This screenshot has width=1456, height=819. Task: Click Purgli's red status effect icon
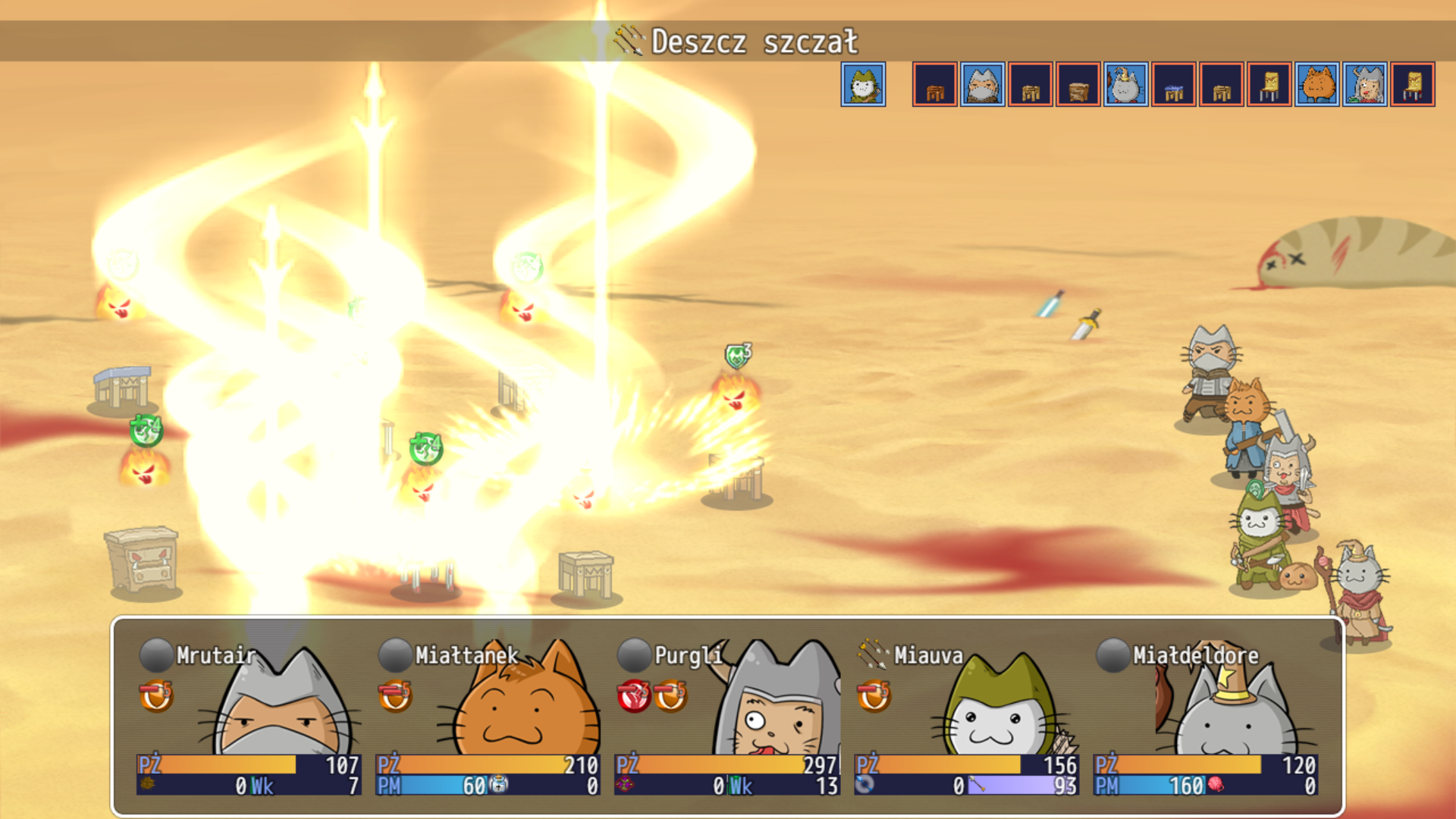coord(634,696)
